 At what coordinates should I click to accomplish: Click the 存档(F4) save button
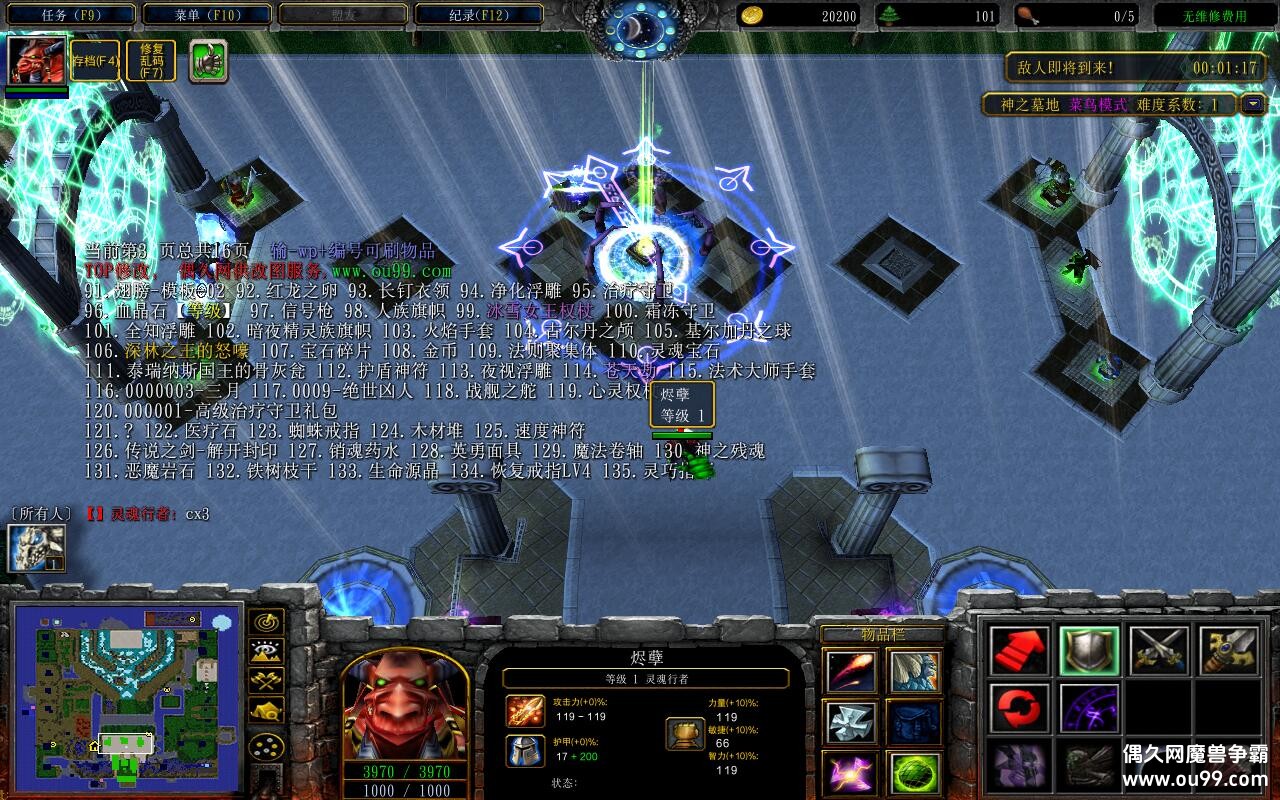(94, 60)
